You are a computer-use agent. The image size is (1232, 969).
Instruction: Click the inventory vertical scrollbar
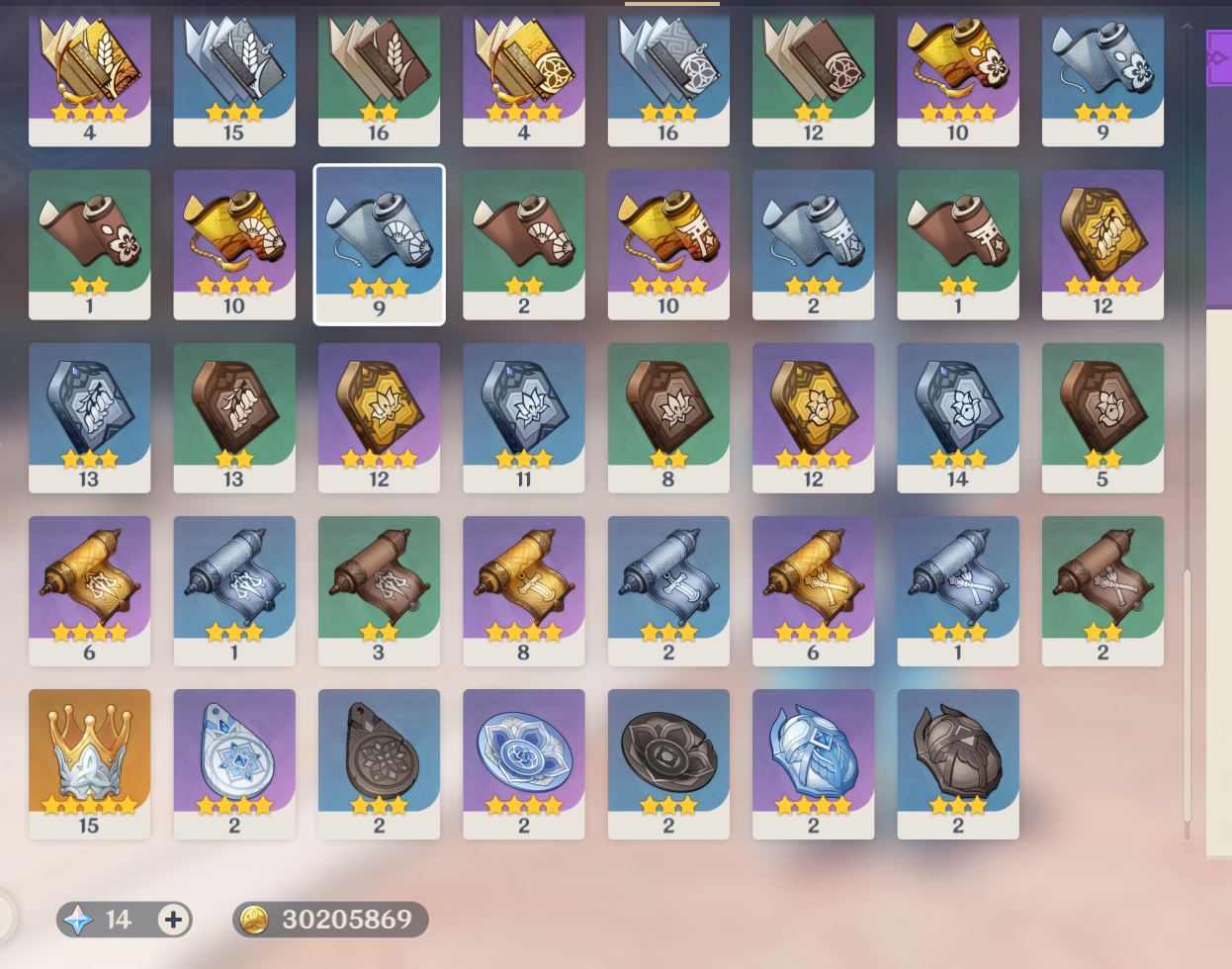click(1188, 692)
